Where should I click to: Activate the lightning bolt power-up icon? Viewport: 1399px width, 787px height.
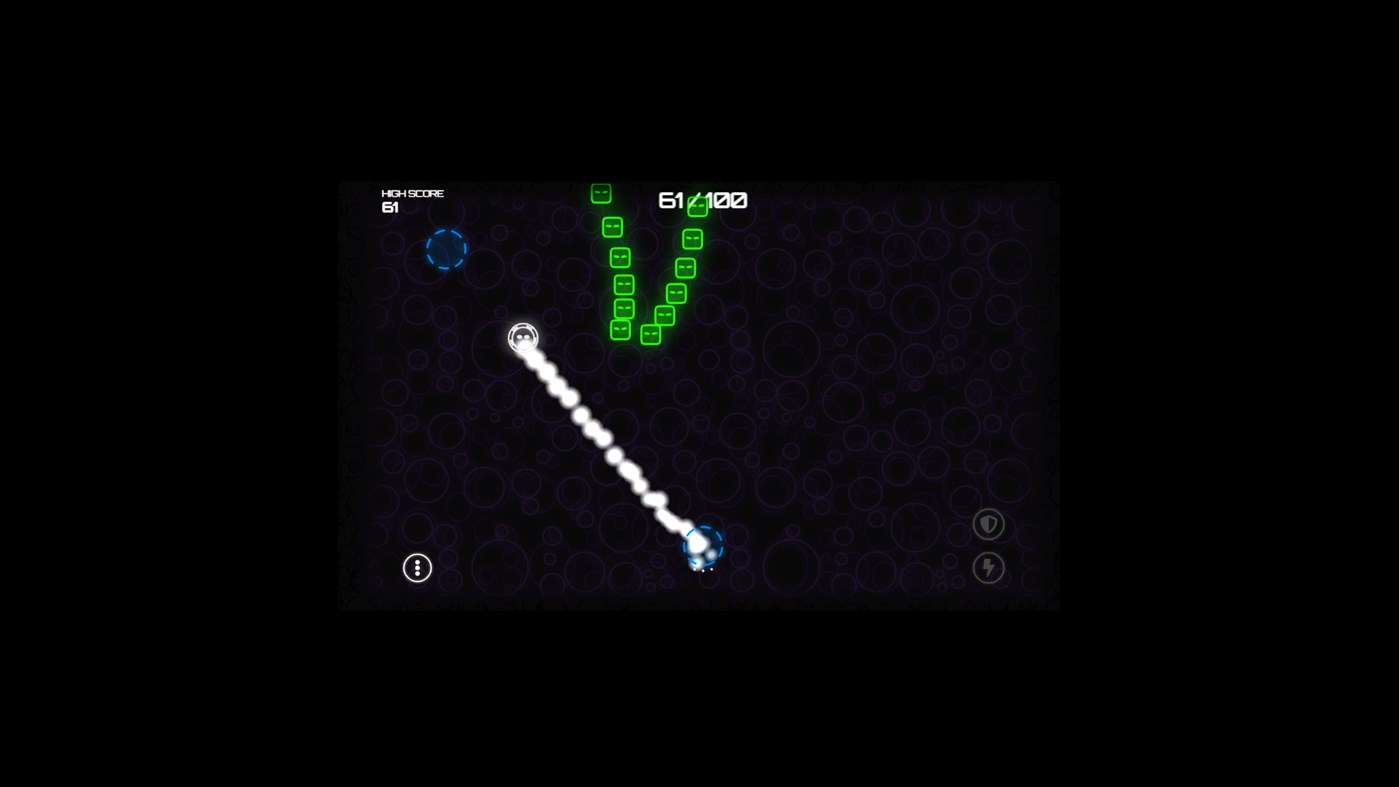[988, 567]
